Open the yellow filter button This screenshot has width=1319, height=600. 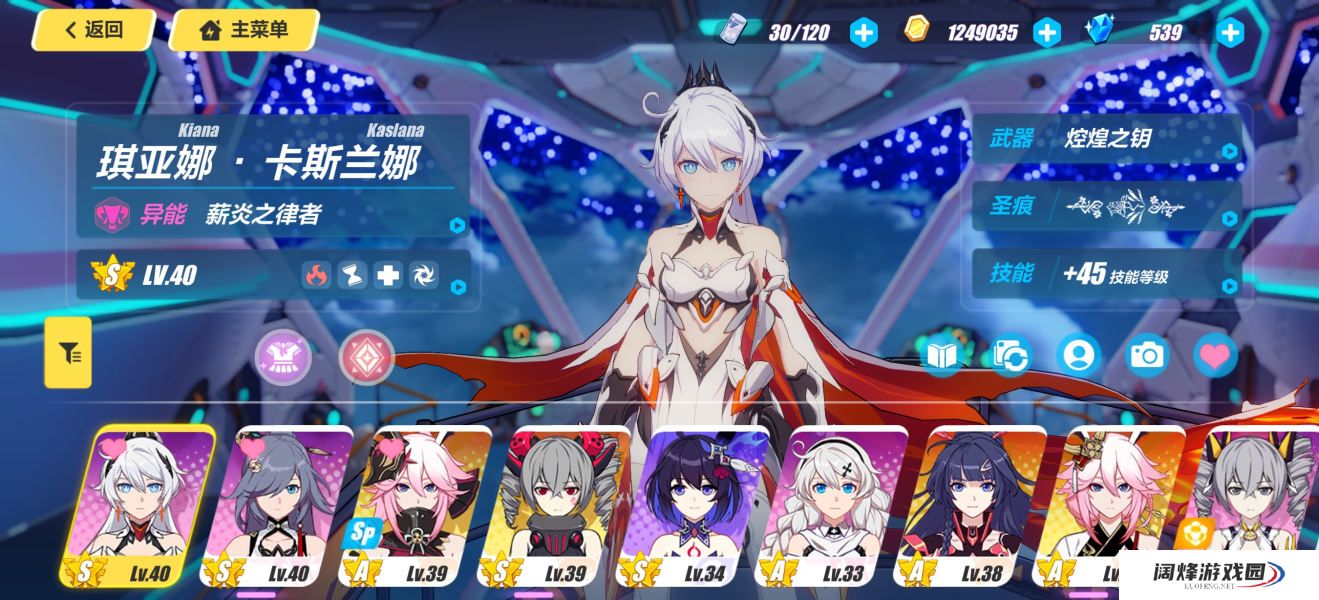(68, 352)
